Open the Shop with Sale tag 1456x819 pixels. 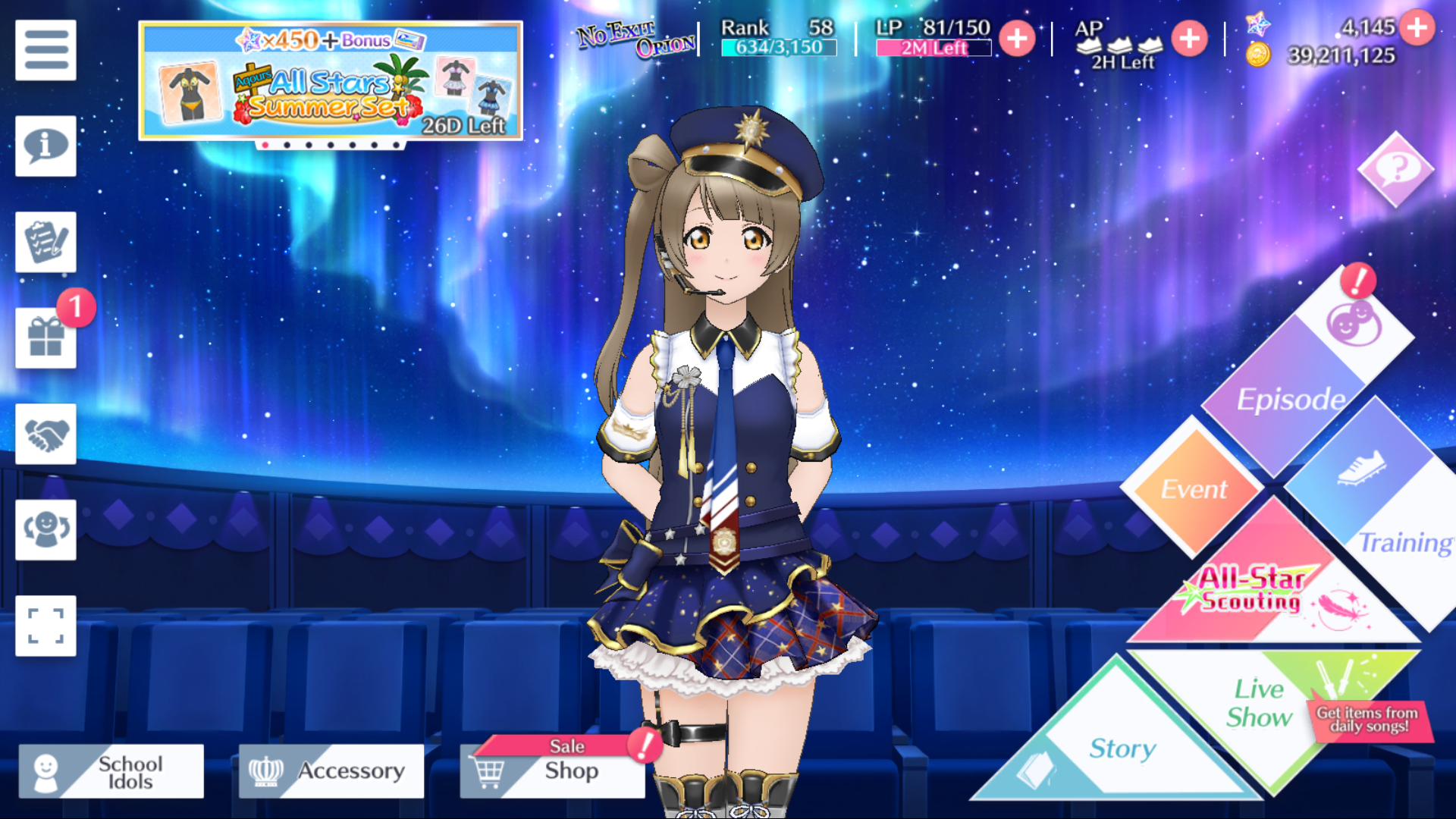(553, 770)
